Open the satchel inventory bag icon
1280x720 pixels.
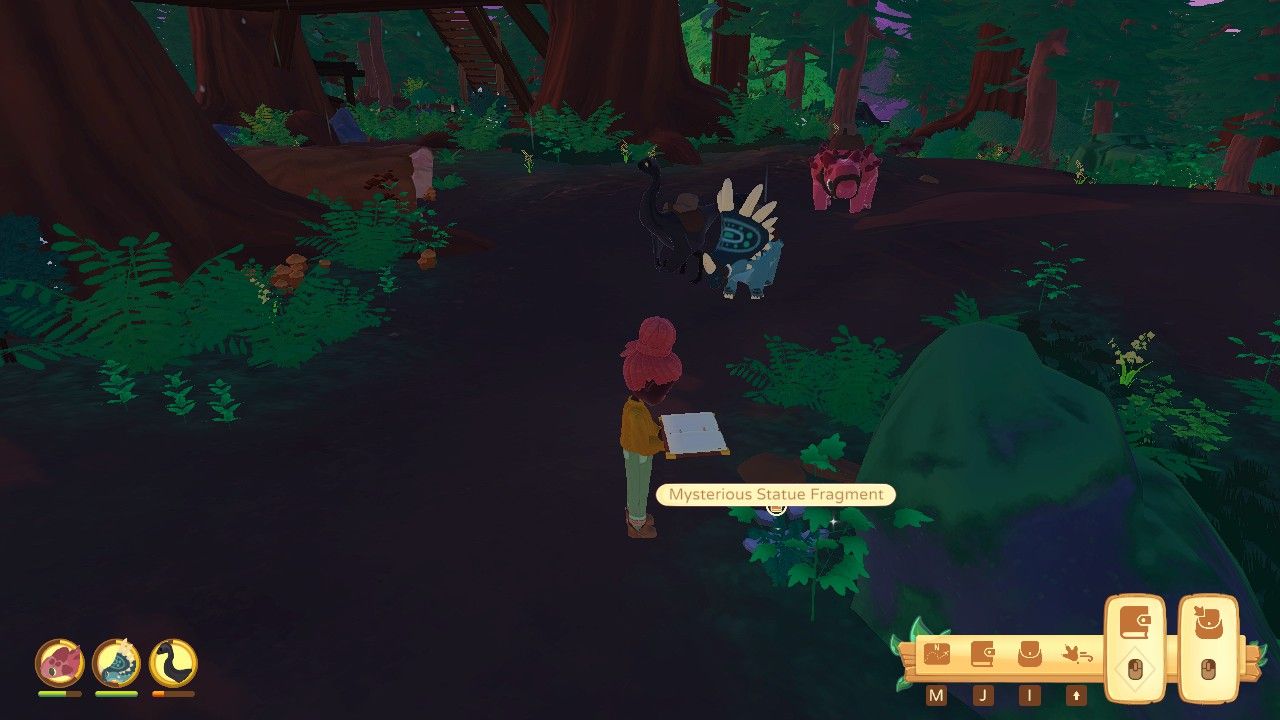[x=1030, y=655]
